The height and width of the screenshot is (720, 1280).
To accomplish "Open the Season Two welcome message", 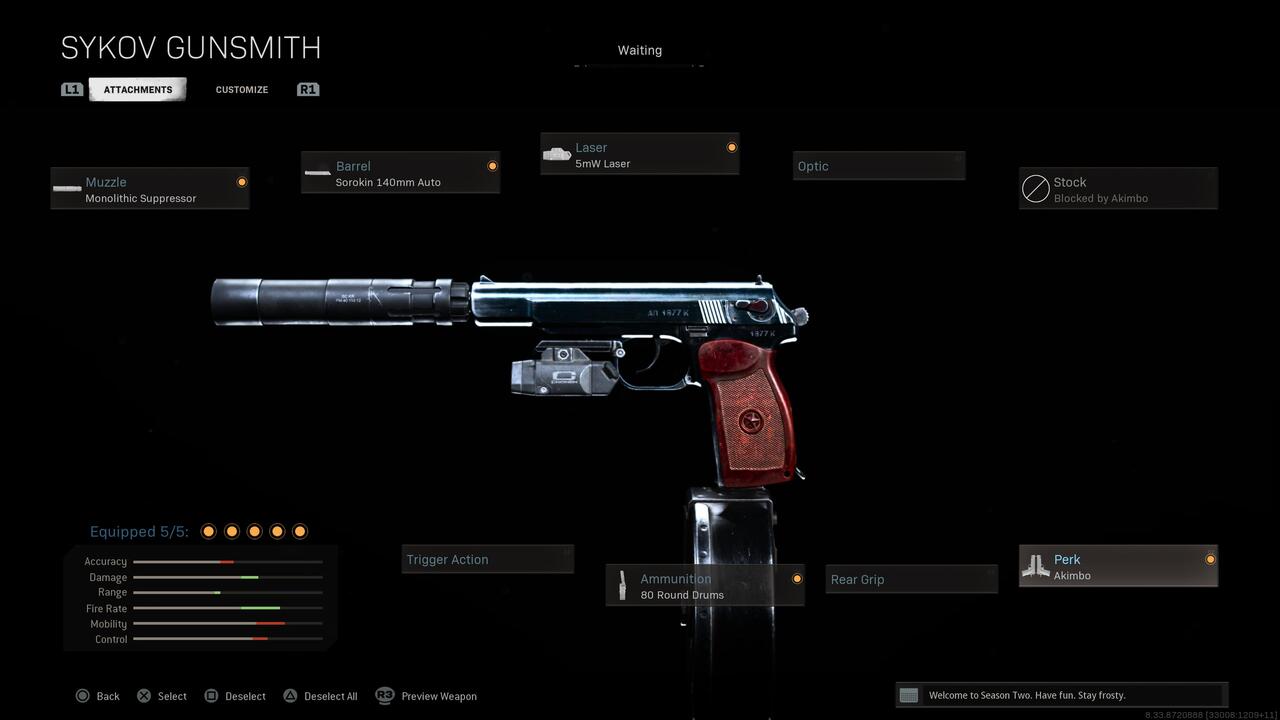I will tap(1060, 695).
